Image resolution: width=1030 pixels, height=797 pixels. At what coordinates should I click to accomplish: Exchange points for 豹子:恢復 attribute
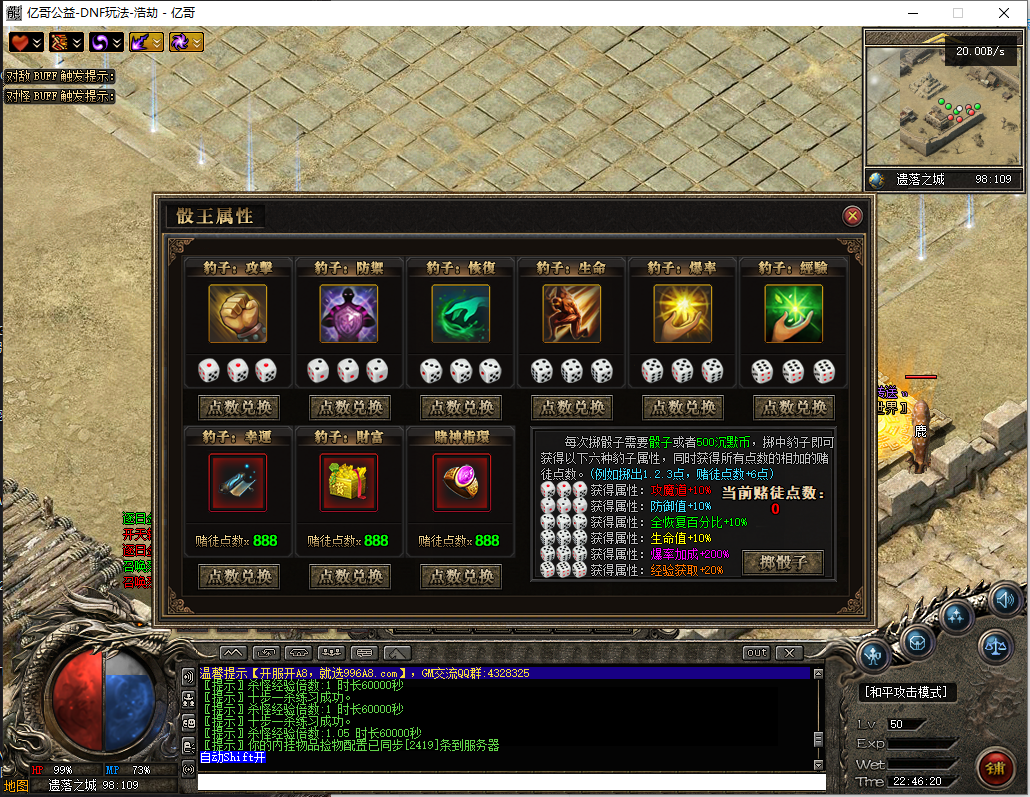tap(460, 408)
